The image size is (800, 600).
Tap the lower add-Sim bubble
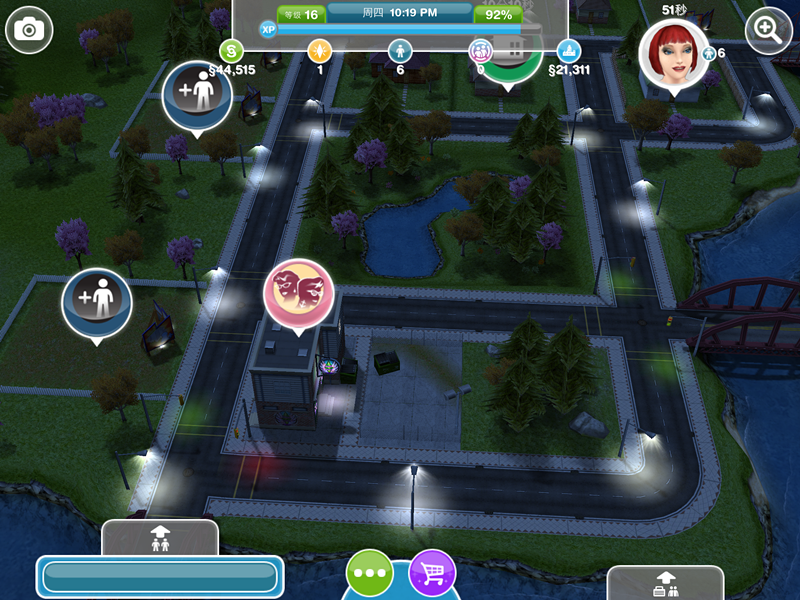(x=97, y=302)
